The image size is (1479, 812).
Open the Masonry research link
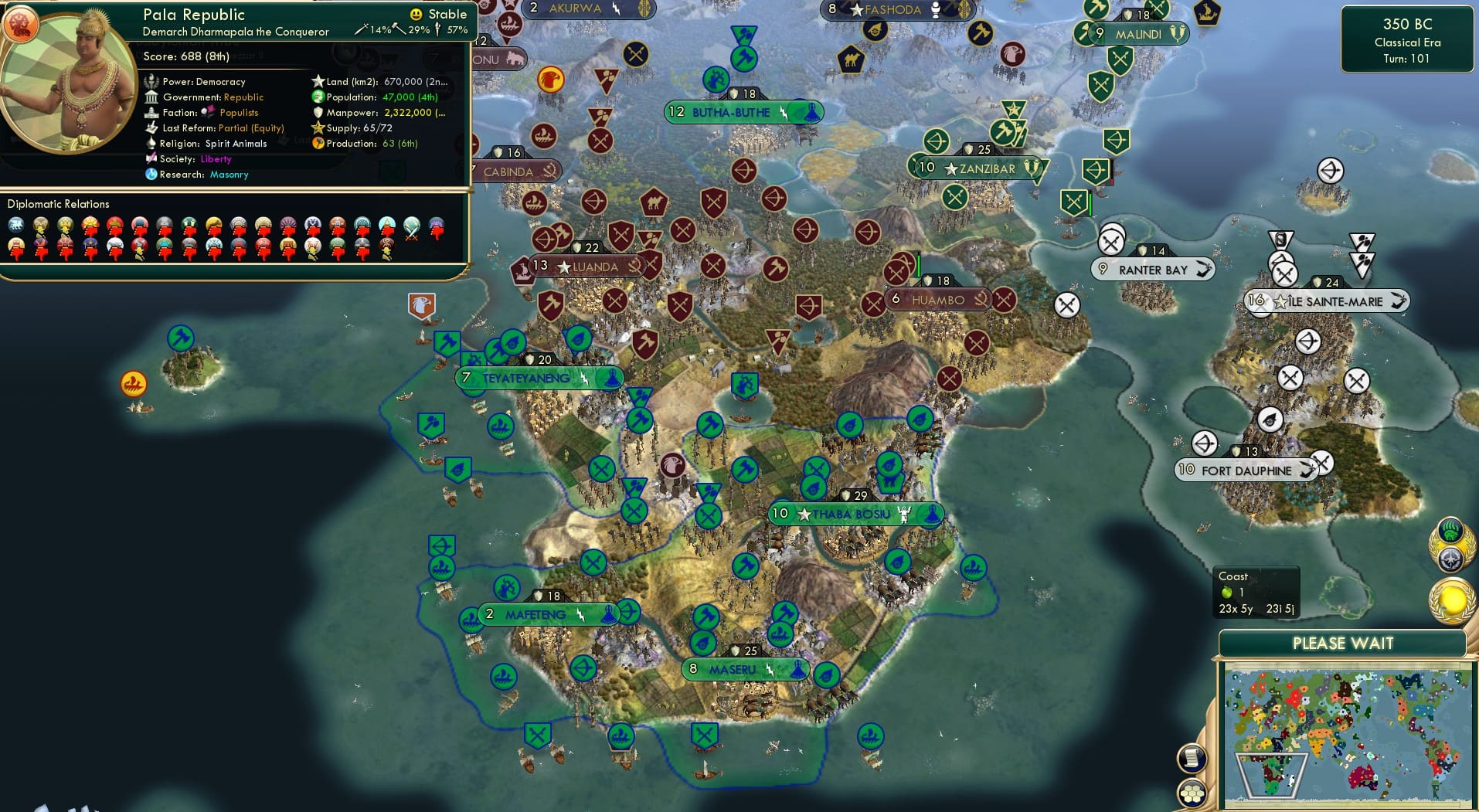(229, 175)
